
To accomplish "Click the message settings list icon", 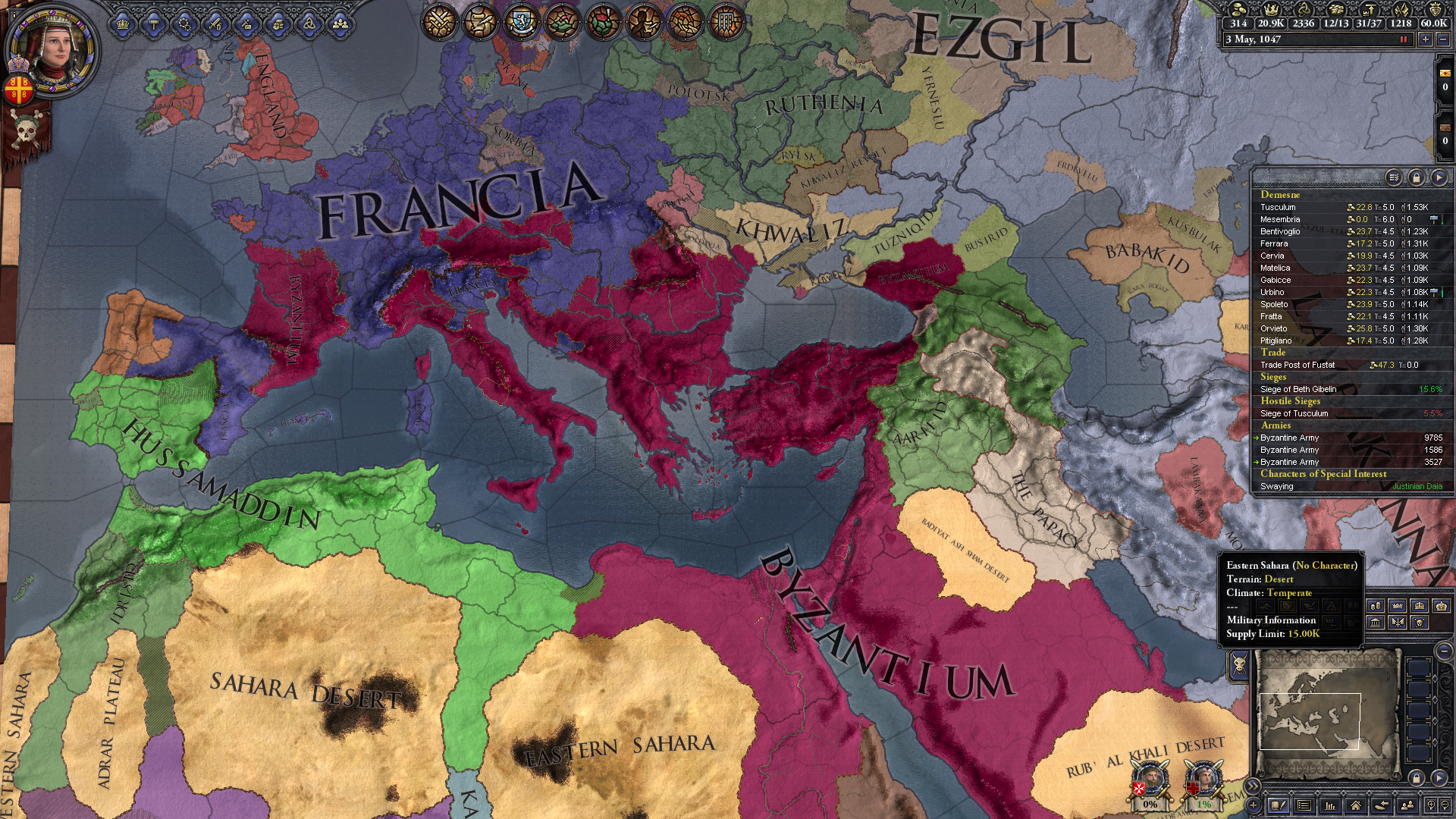I will [1305, 805].
